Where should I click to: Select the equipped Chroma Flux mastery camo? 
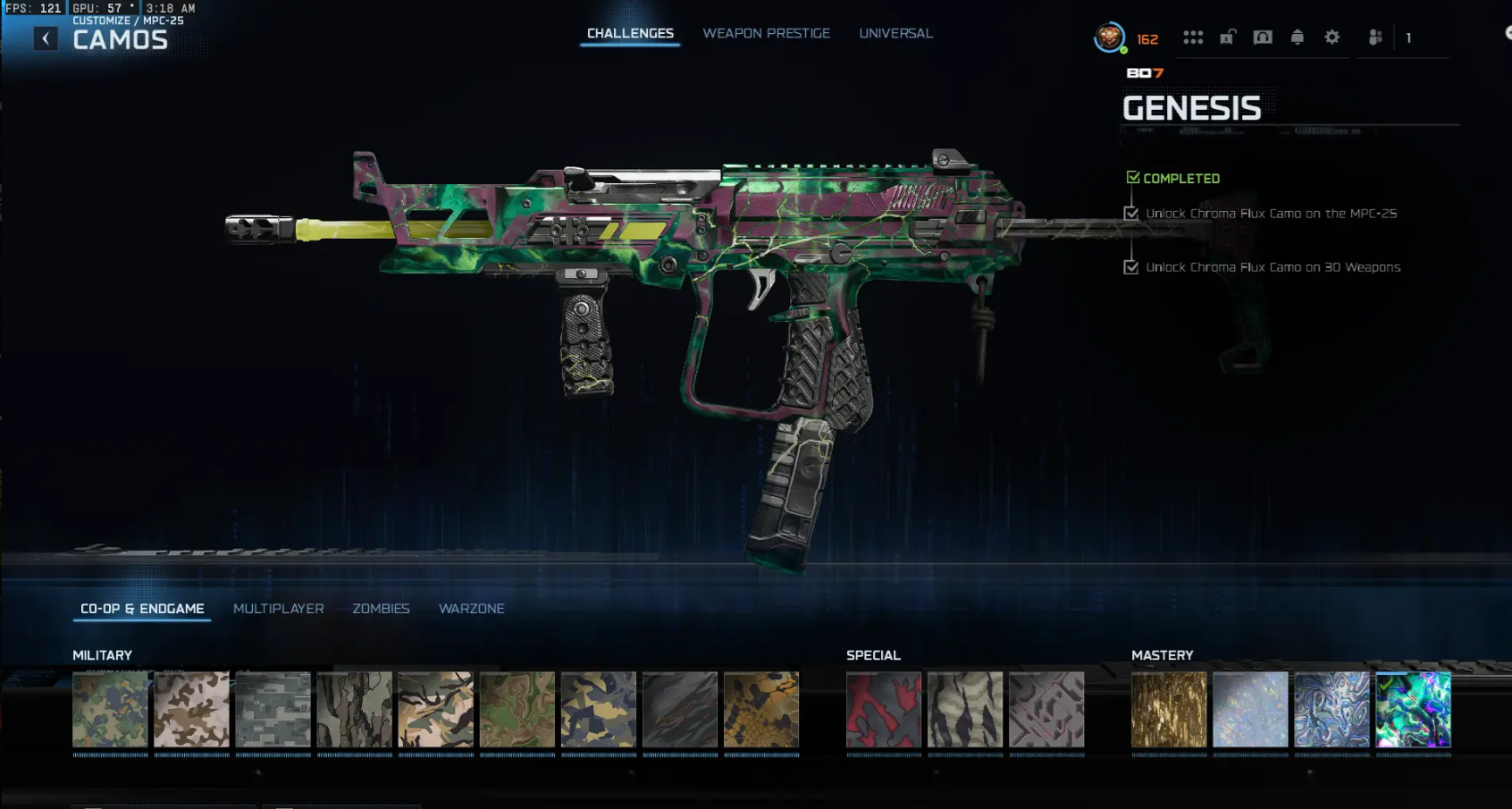tap(1415, 710)
